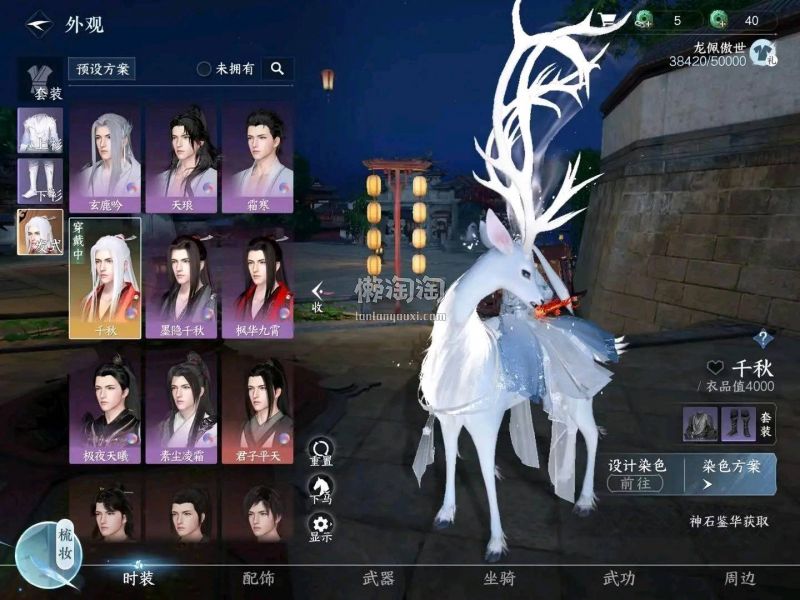This screenshot has height=600, width=800.
Task: Go back using the top-left arrow
Action: point(38,23)
